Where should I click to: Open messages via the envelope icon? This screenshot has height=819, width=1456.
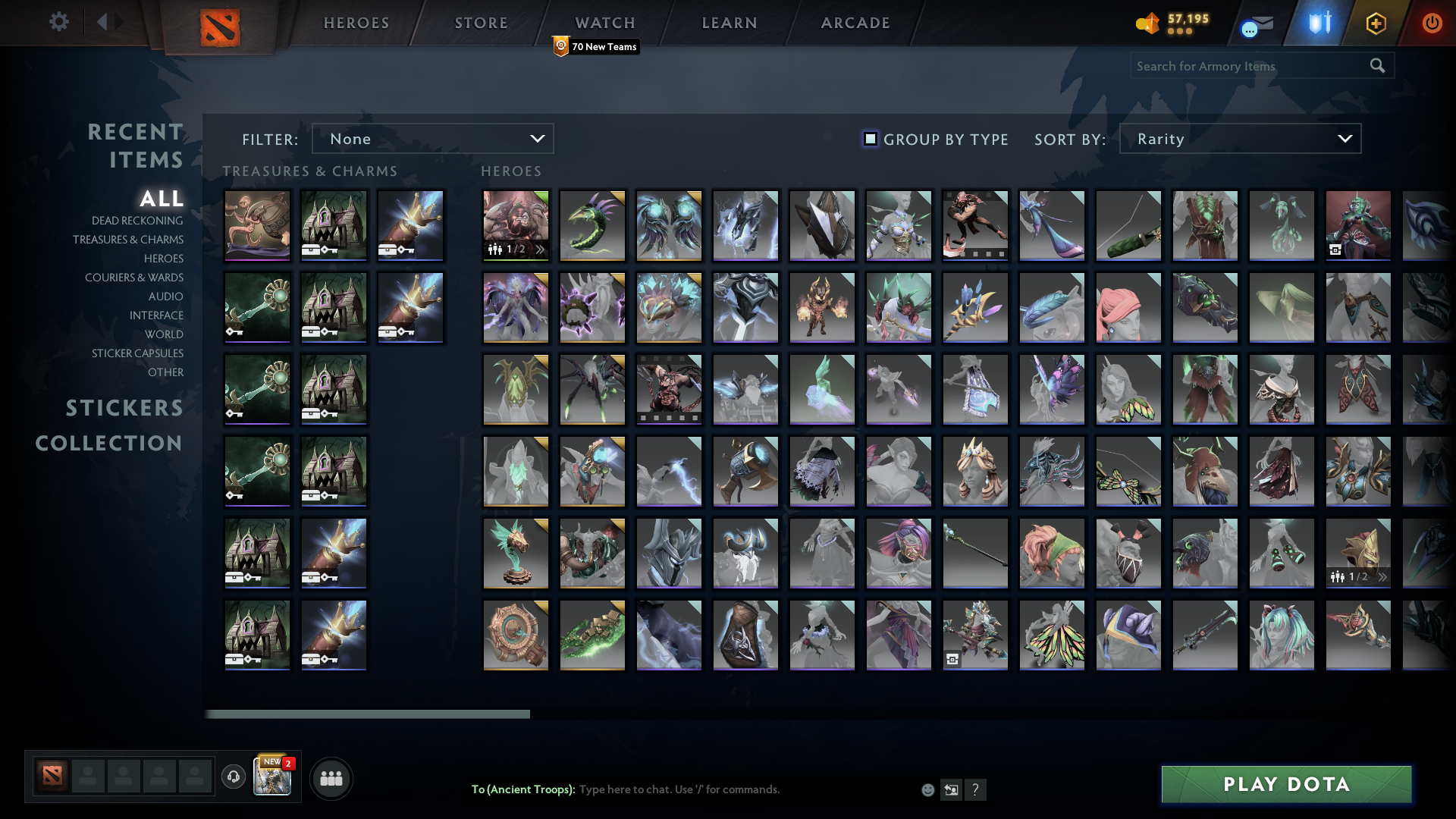click(1255, 24)
